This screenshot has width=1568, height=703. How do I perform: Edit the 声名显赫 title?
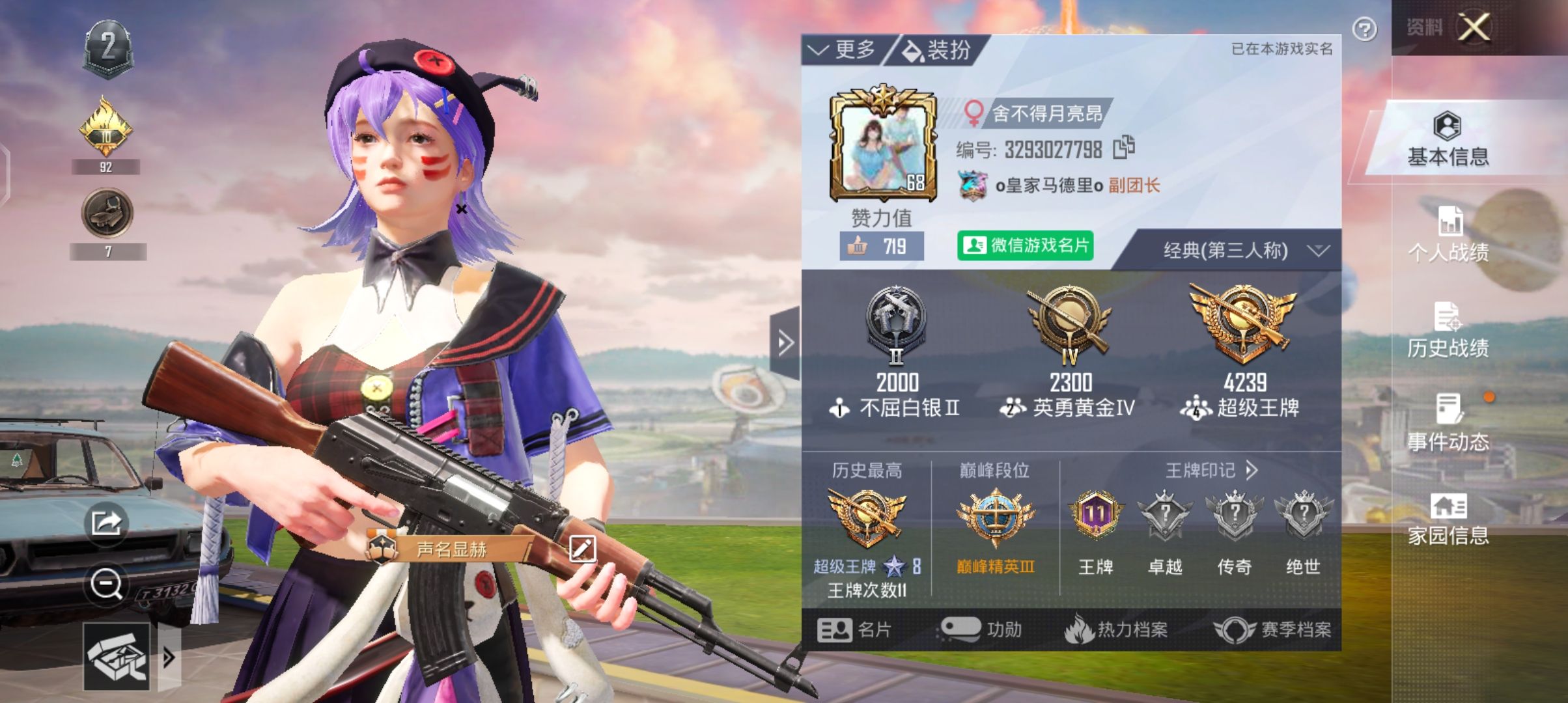(582, 549)
